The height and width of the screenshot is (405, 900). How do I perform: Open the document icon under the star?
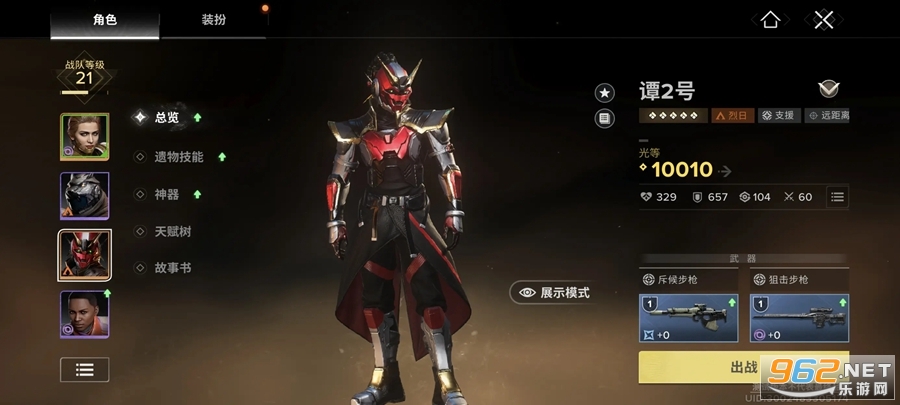click(605, 119)
